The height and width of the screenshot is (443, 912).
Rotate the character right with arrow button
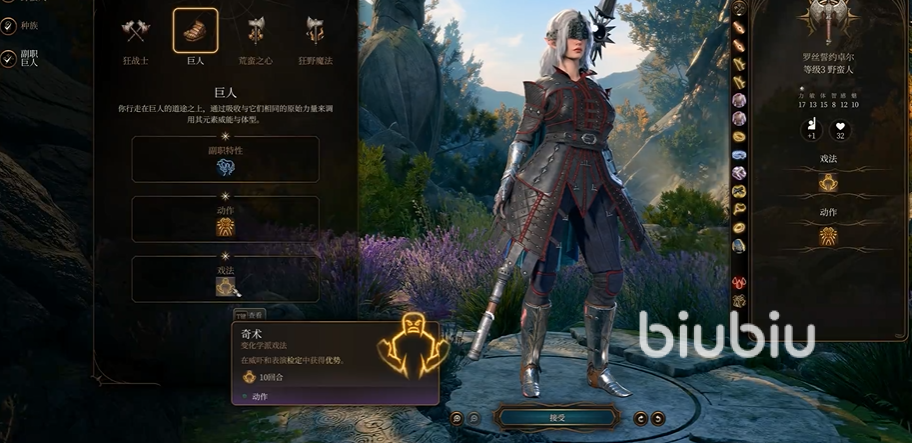tap(659, 418)
